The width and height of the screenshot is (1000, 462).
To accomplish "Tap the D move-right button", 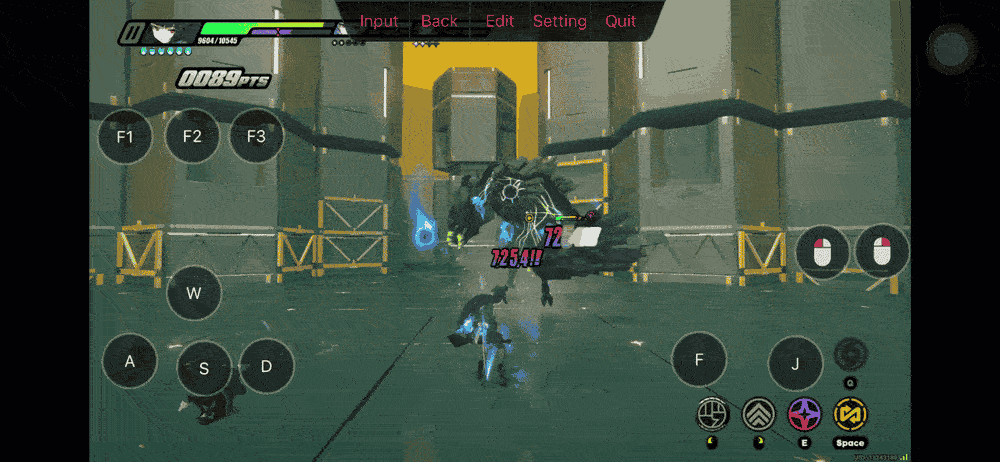I will click(266, 366).
